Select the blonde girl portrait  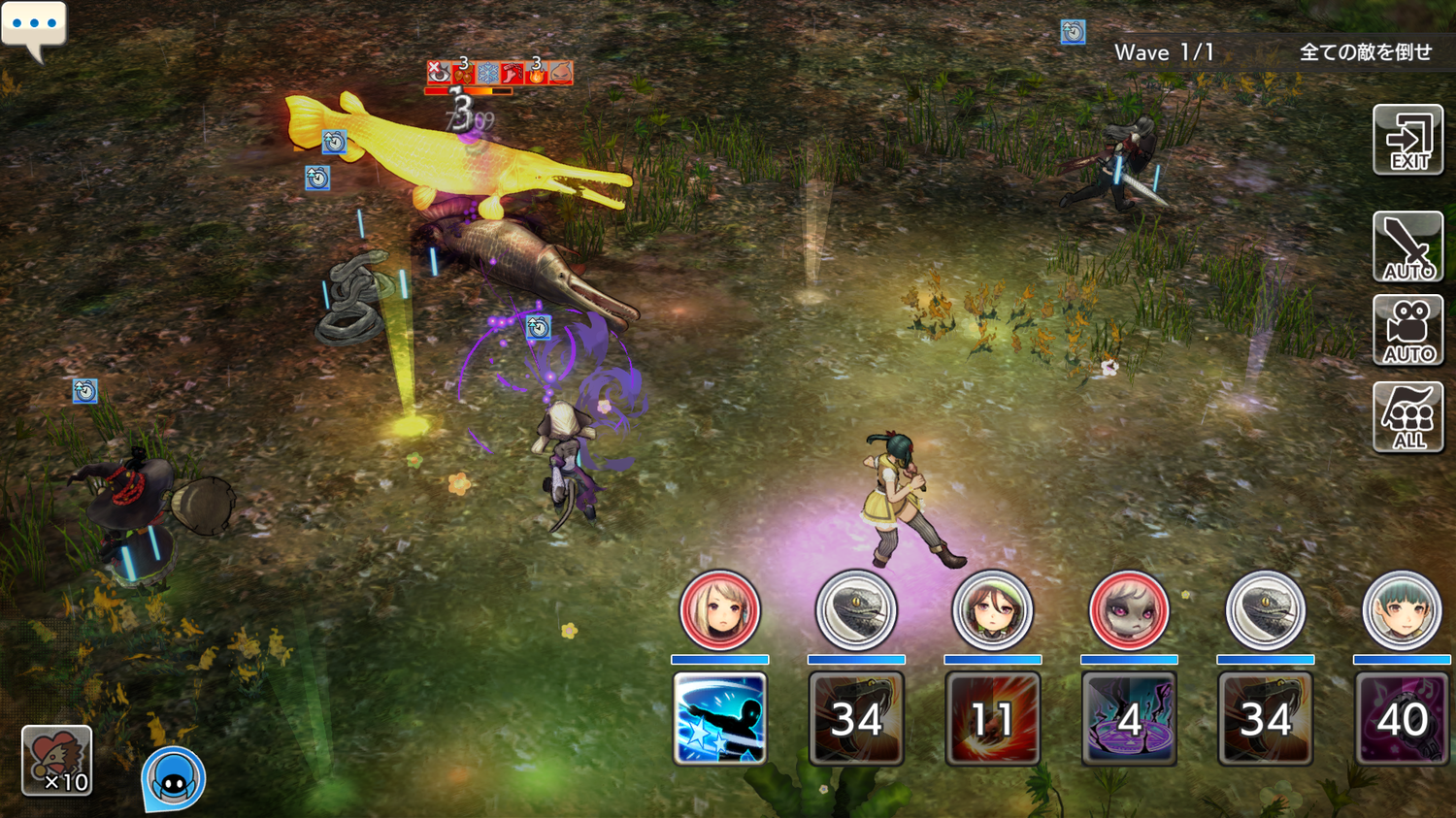719,610
